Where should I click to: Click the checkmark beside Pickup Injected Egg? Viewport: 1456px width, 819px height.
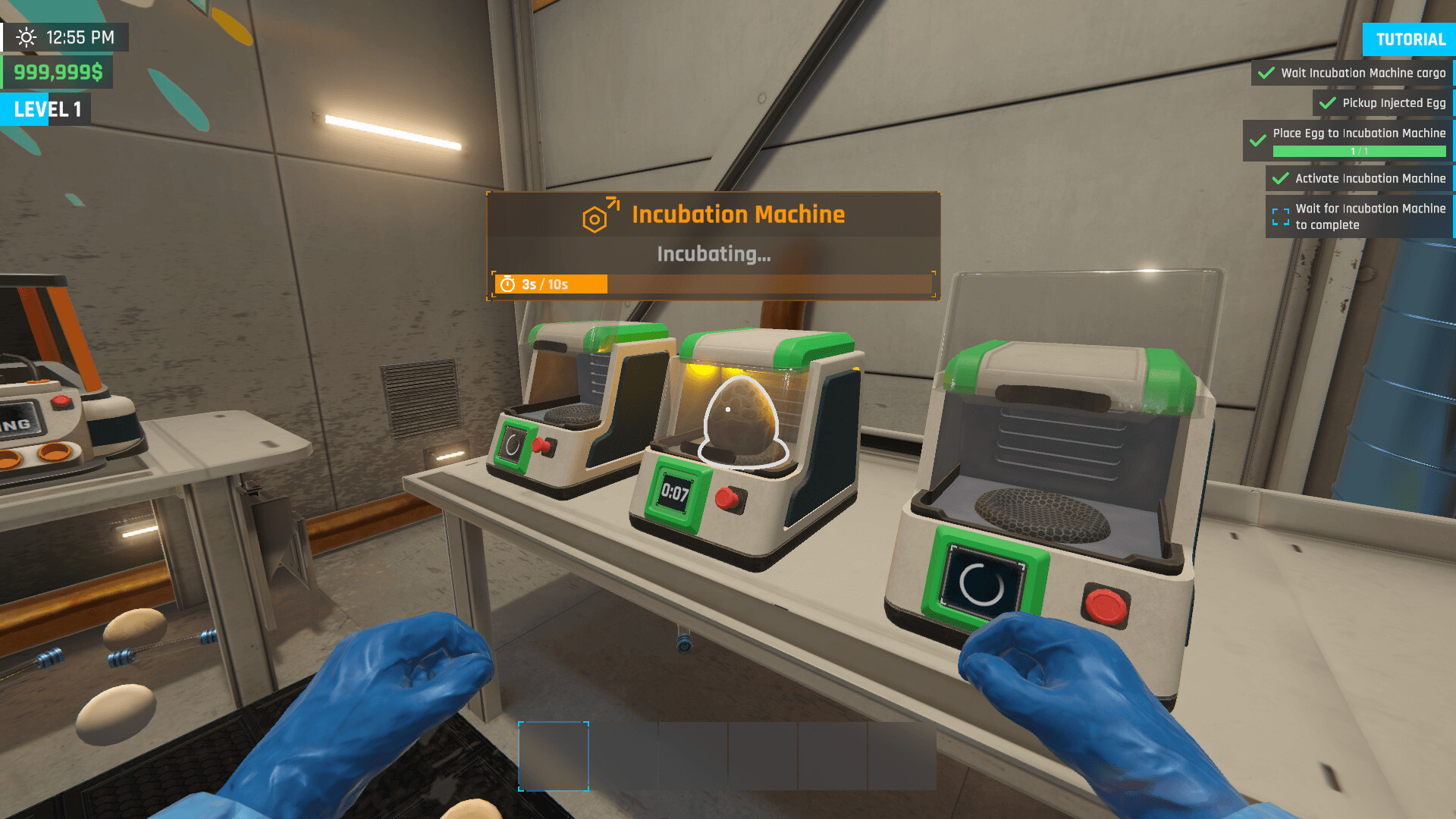[x=1326, y=103]
